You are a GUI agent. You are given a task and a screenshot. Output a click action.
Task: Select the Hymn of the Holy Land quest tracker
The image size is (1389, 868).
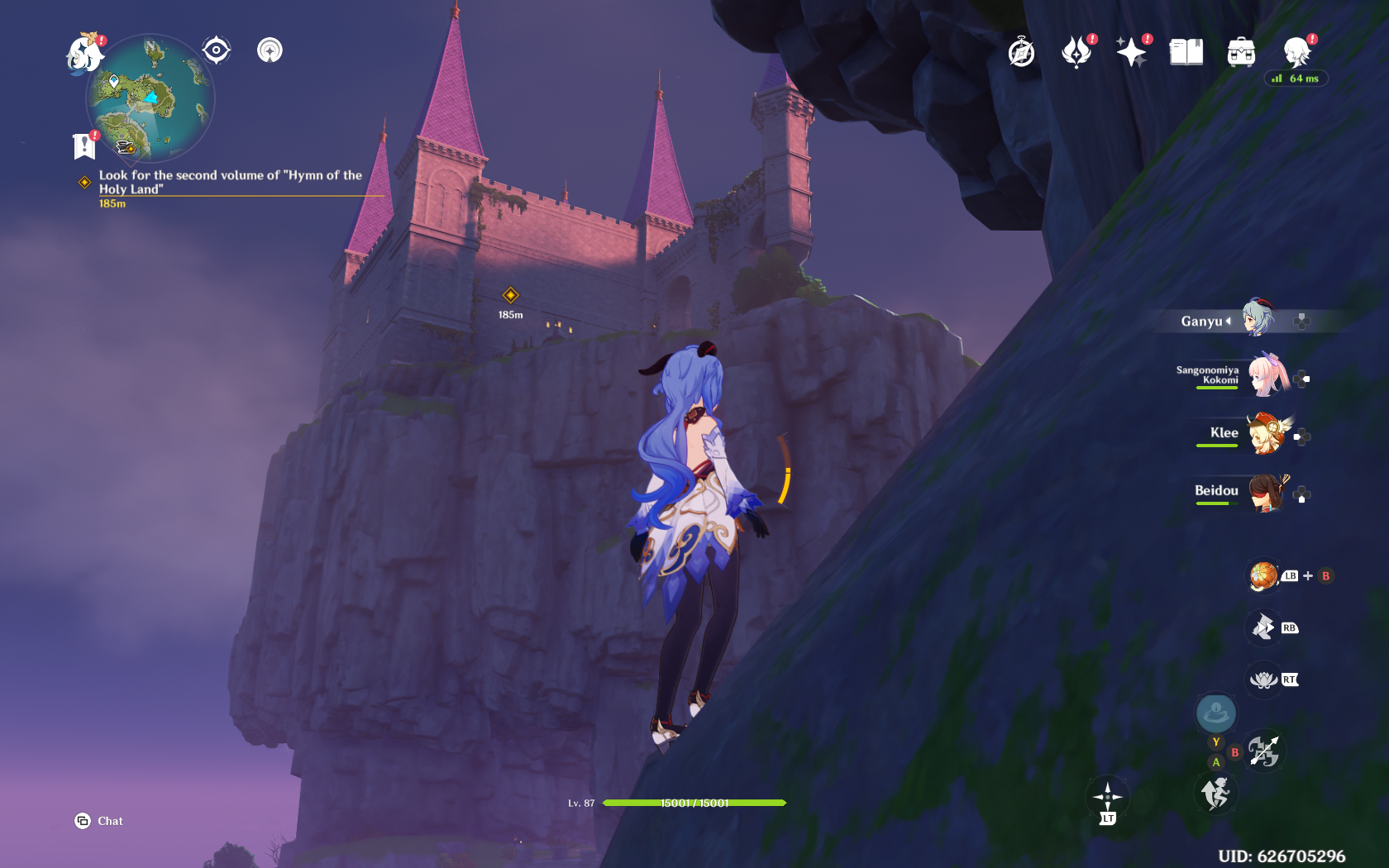[230, 182]
